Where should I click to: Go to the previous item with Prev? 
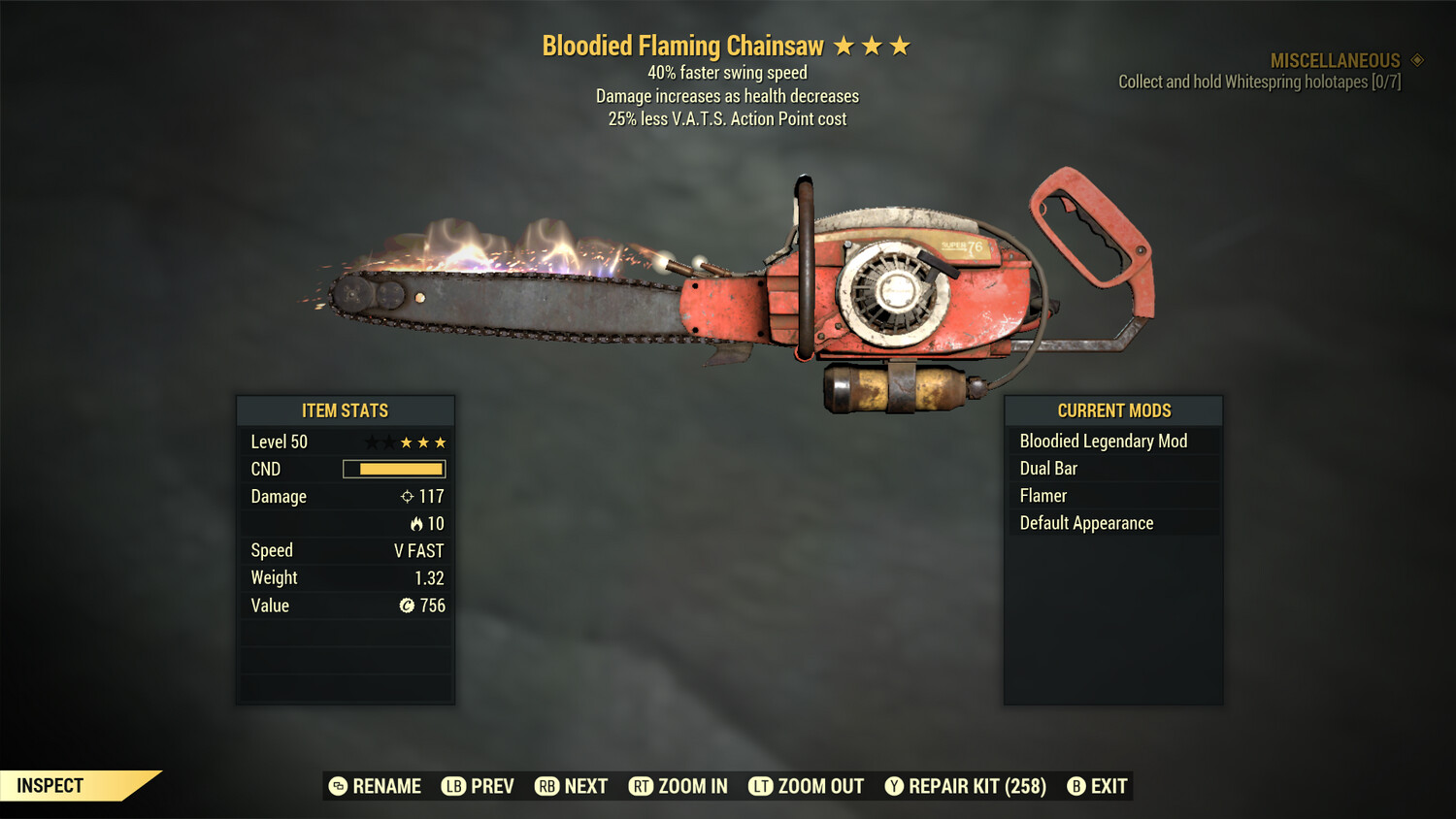click(x=478, y=786)
